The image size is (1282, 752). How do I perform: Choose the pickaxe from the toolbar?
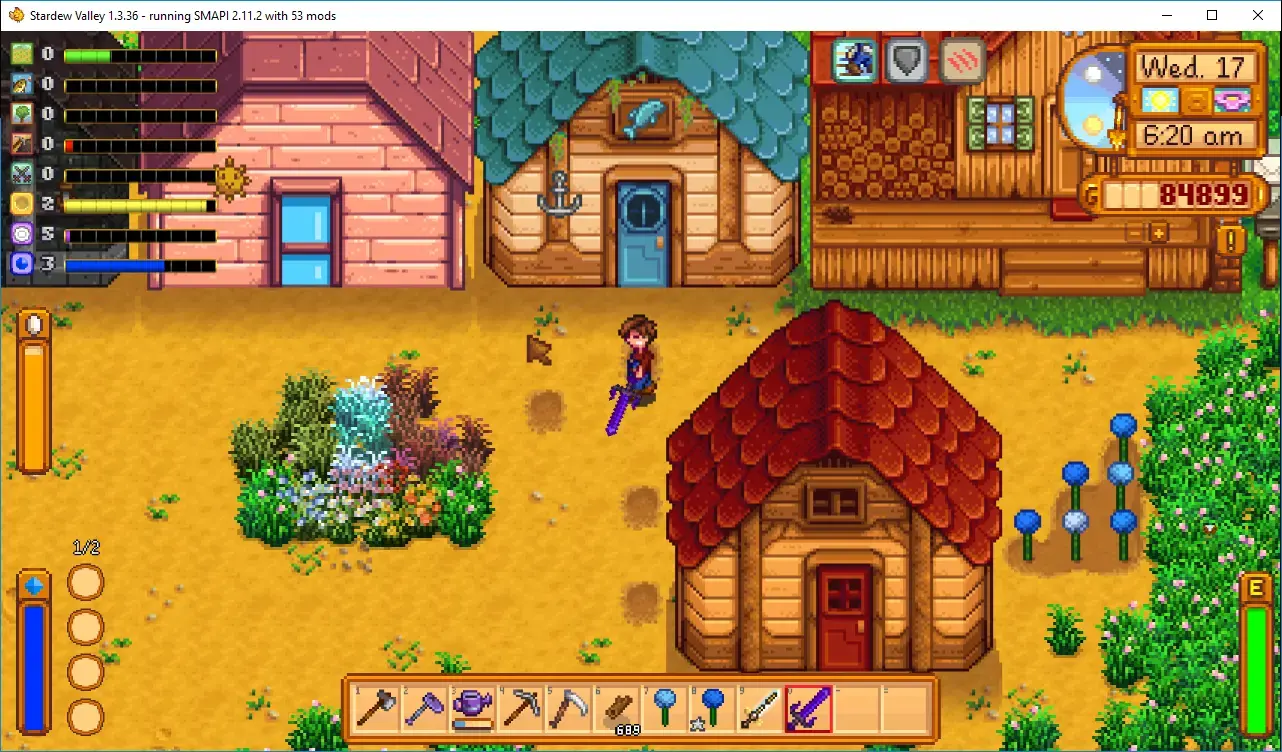tap(519, 709)
